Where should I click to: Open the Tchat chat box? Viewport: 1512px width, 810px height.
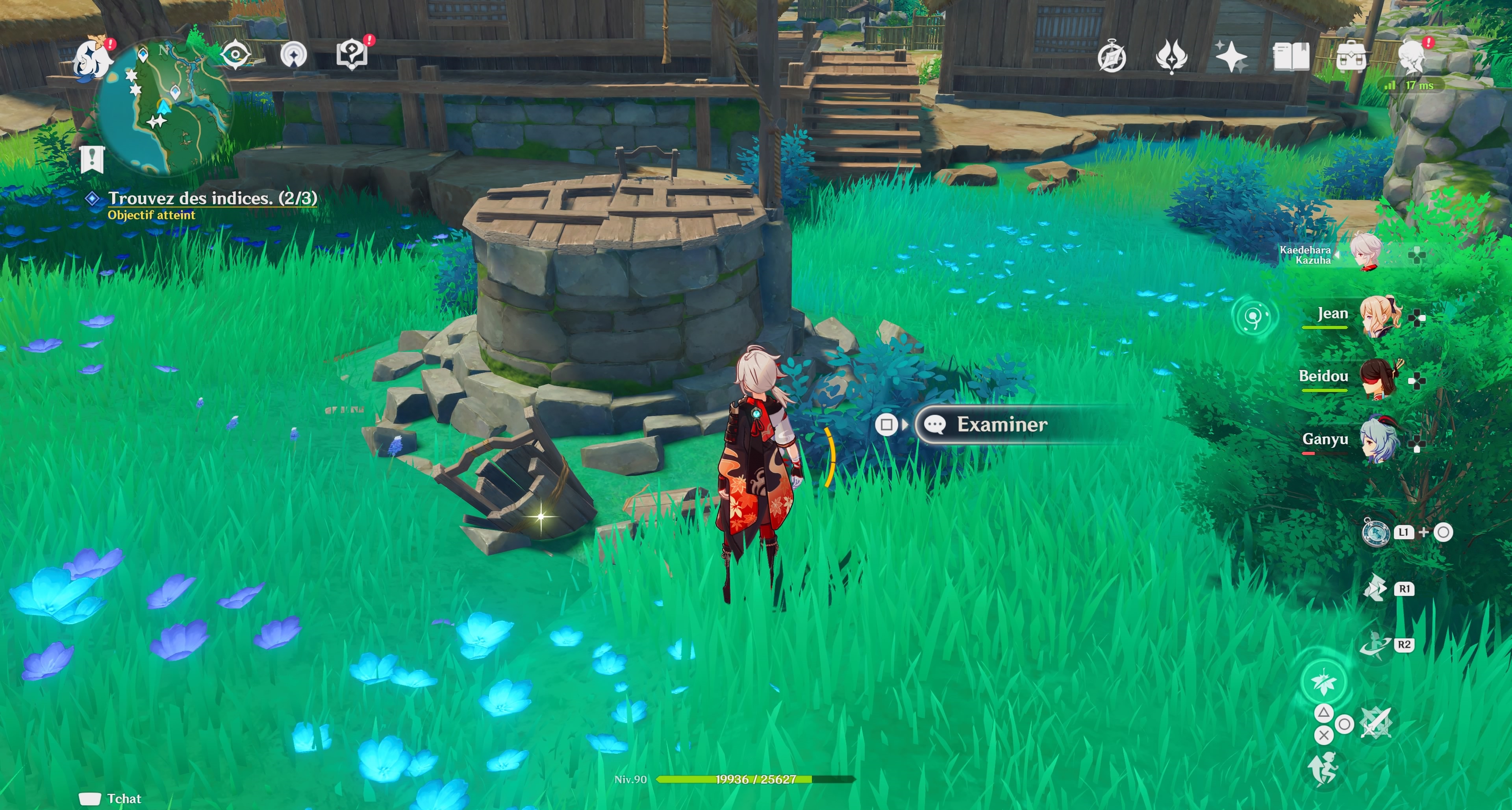click(111, 798)
